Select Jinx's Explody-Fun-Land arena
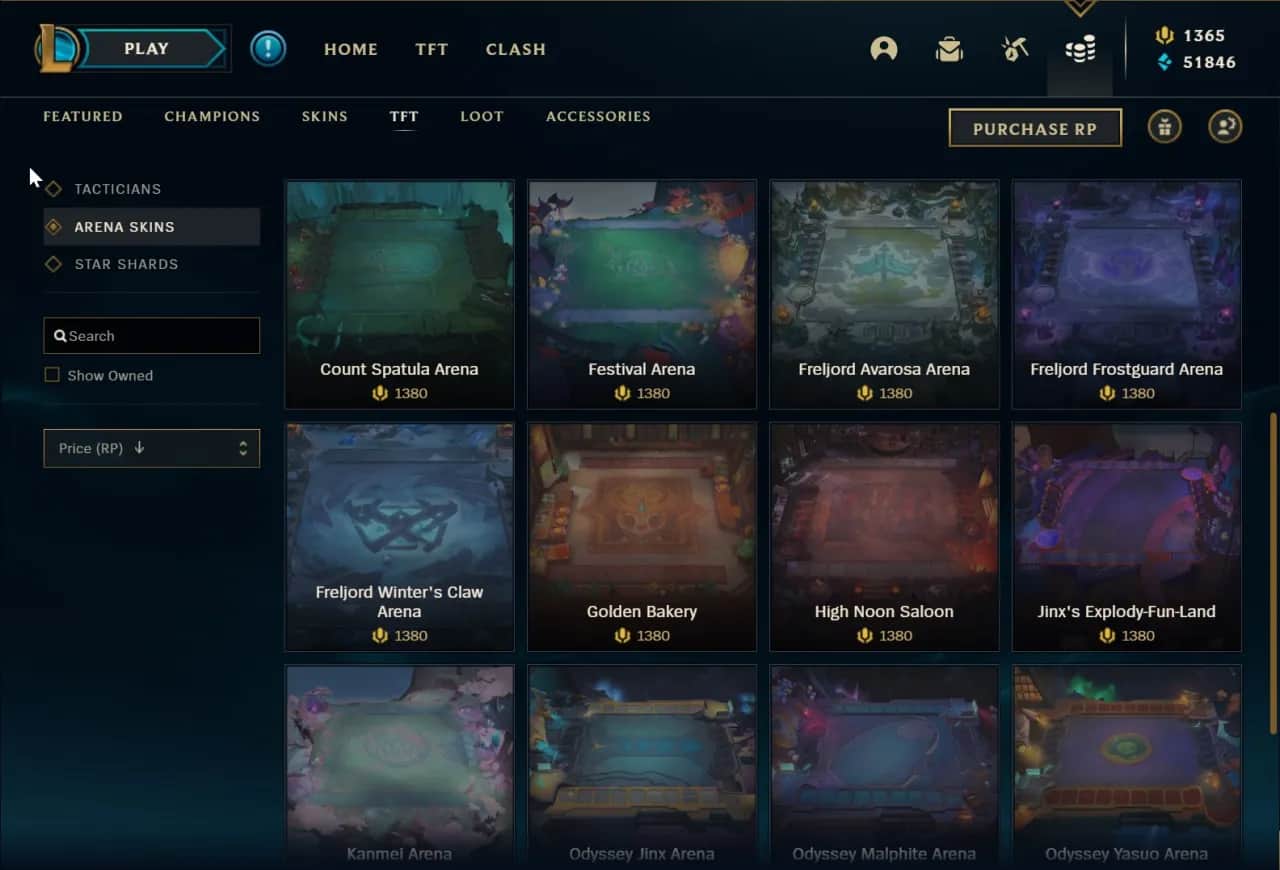Screen dimensions: 1280x870 tap(1126, 536)
